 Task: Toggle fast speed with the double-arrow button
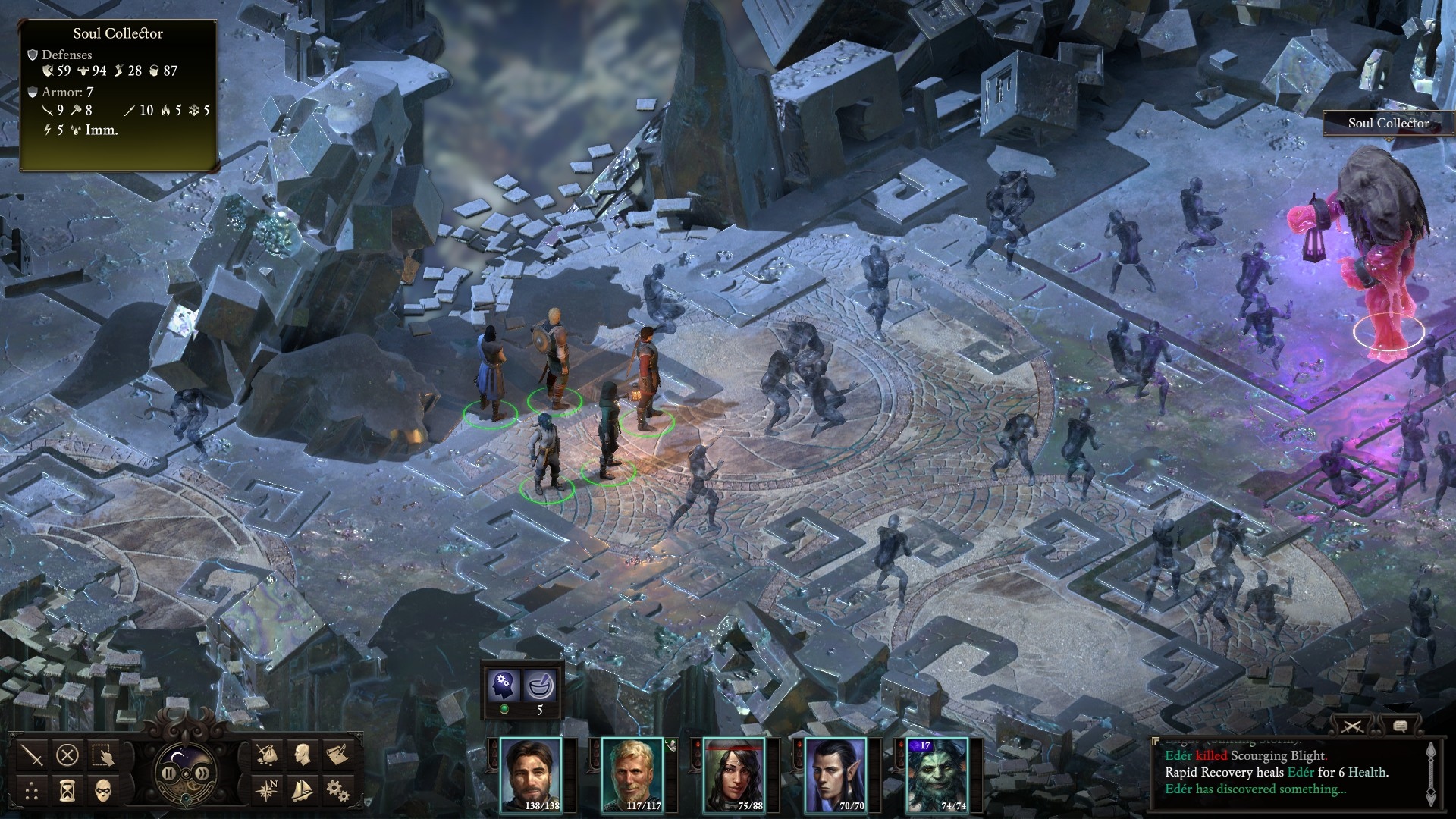pos(202,773)
